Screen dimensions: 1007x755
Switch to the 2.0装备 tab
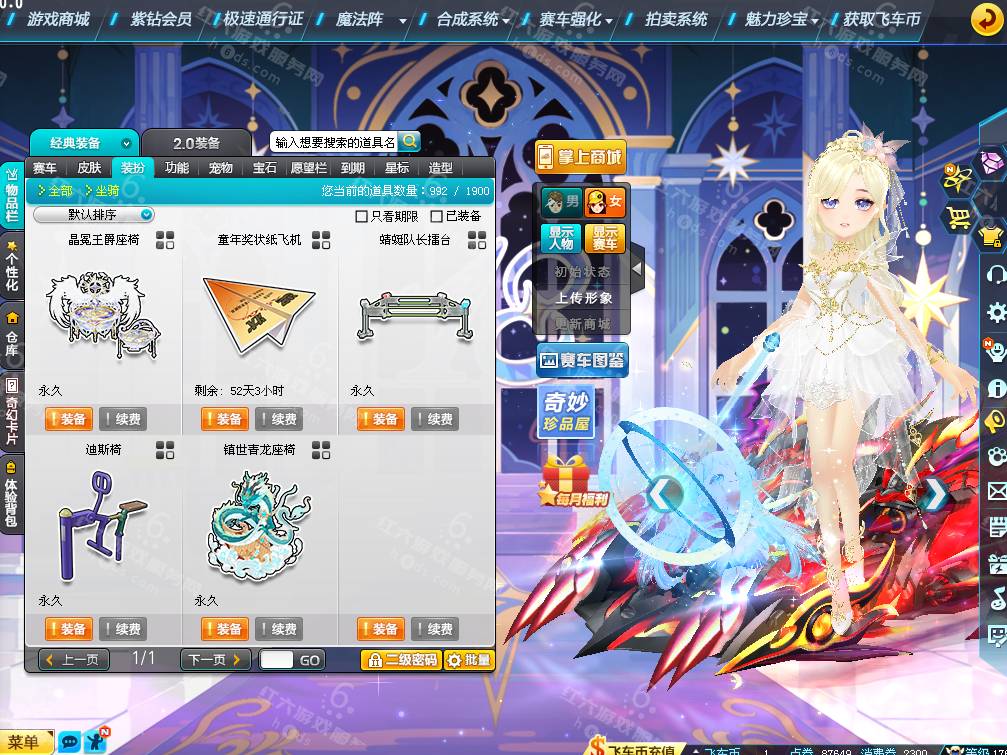pos(196,143)
